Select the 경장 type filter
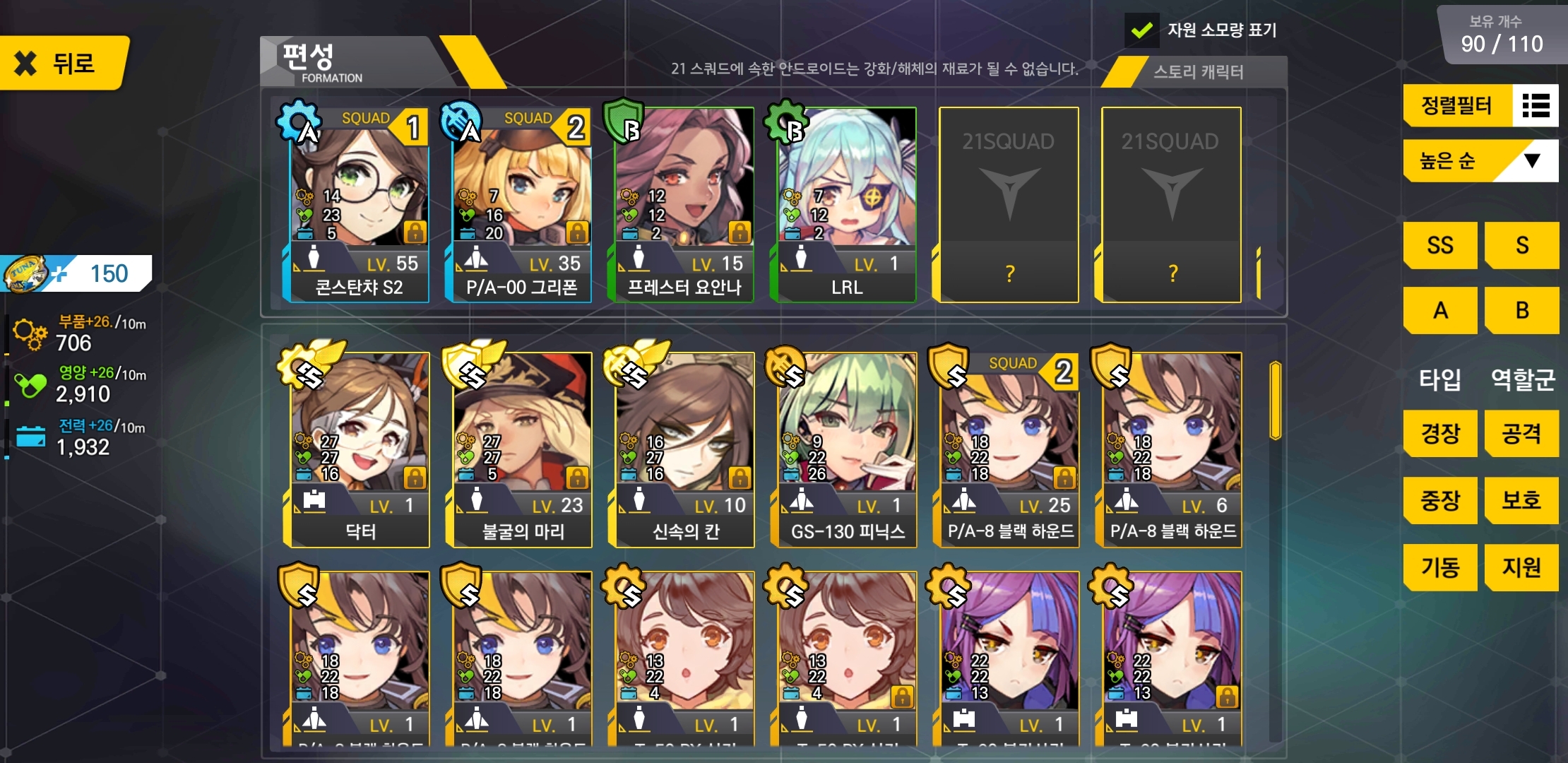The height and width of the screenshot is (763, 1568). (x=1439, y=433)
